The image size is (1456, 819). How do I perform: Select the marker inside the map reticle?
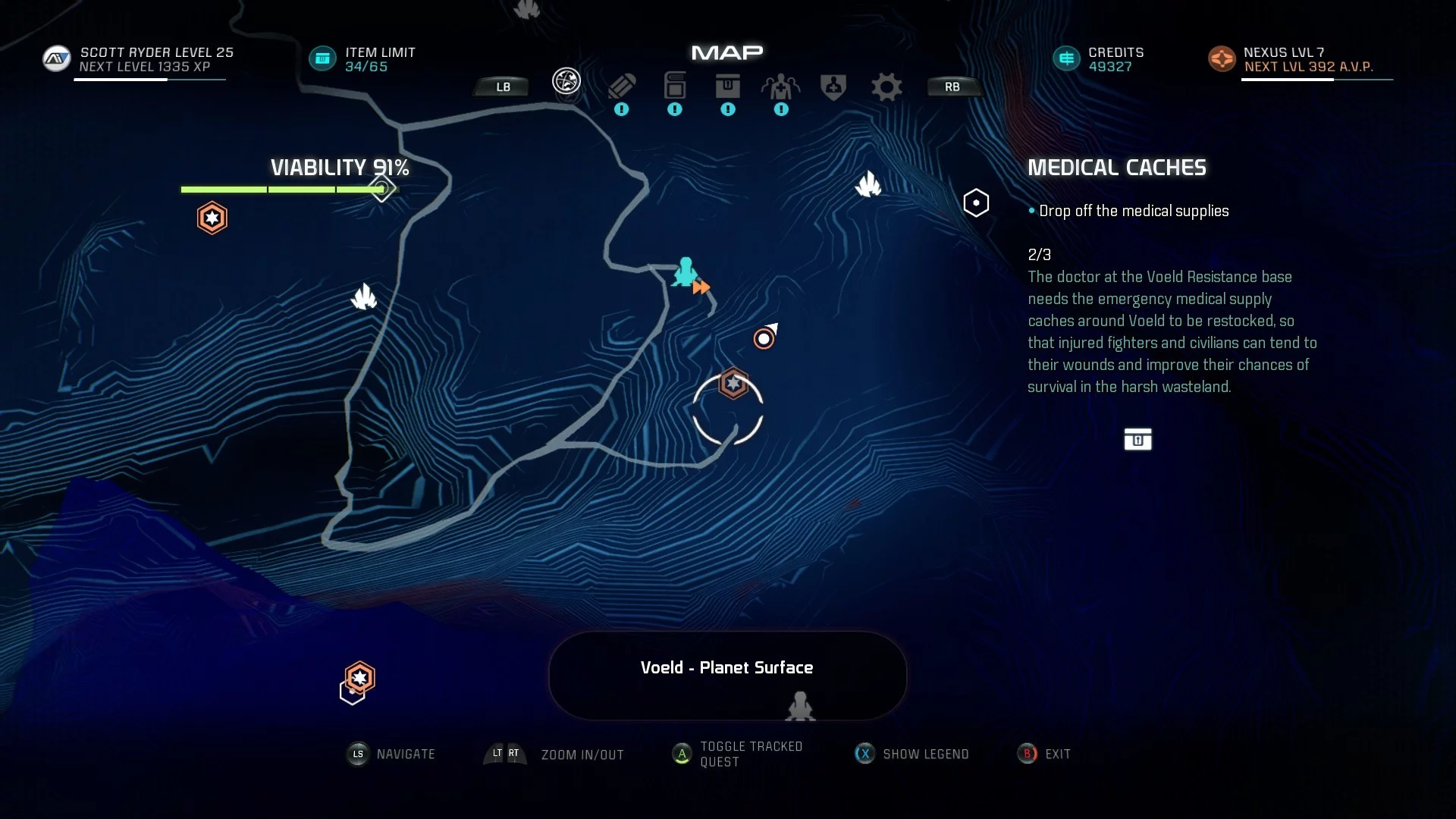click(x=733, y=384)
